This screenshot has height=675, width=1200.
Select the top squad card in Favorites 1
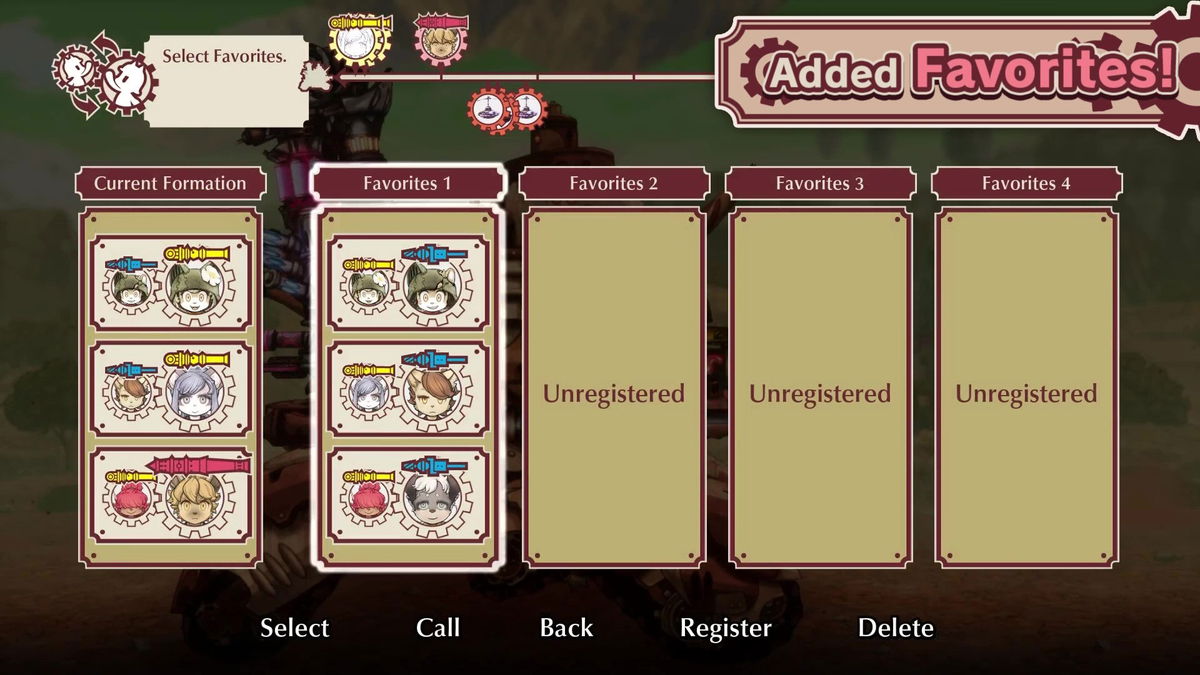point(407,282)
